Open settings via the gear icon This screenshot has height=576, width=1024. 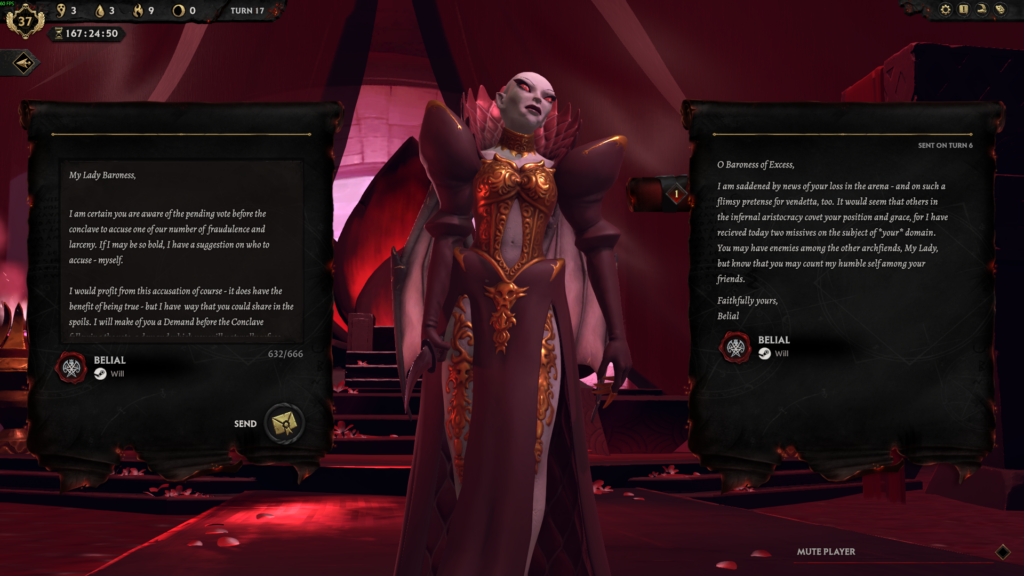(x=945, y=10)
